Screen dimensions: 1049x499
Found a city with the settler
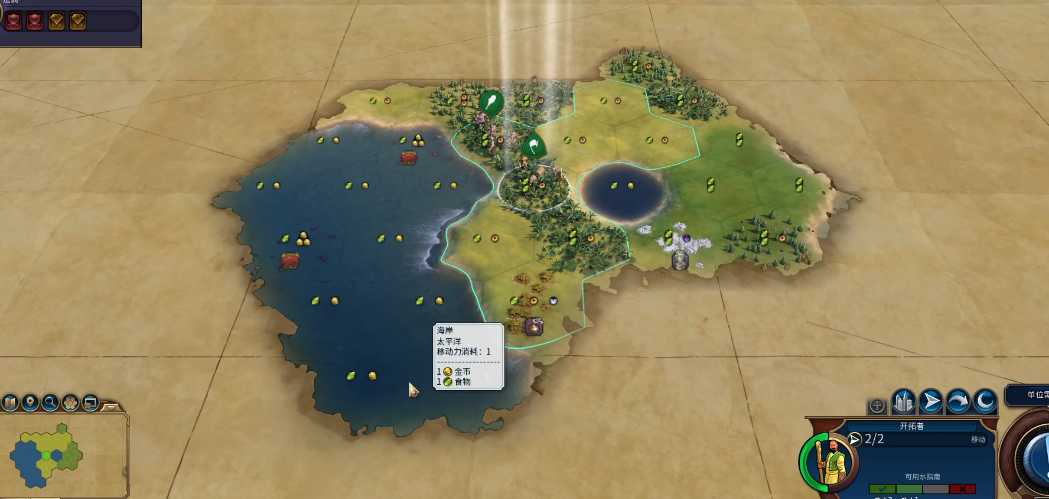point(904,402)
